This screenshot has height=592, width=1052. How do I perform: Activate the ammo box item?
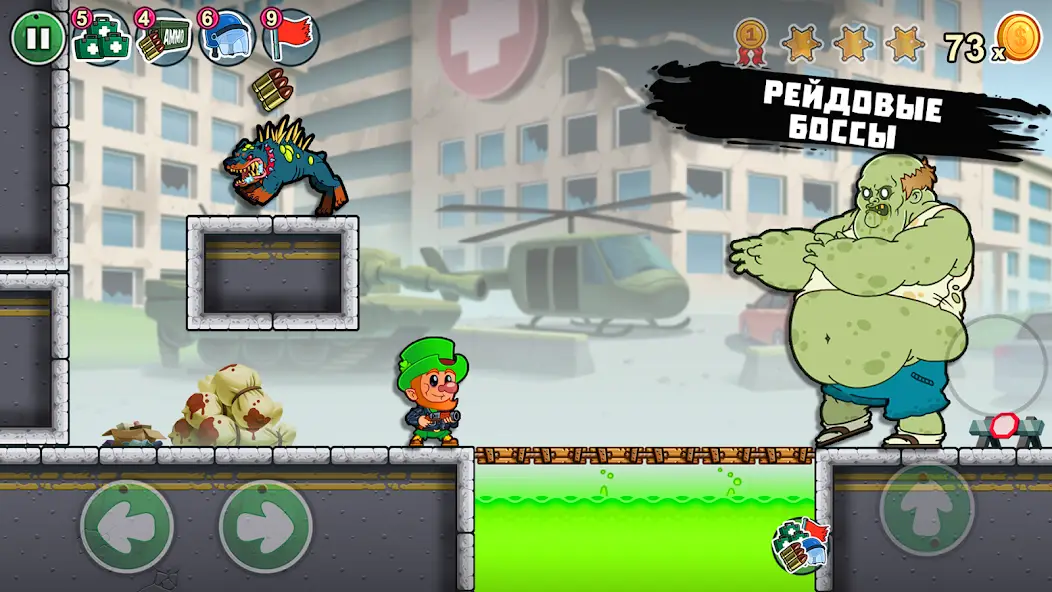point(163,39)
